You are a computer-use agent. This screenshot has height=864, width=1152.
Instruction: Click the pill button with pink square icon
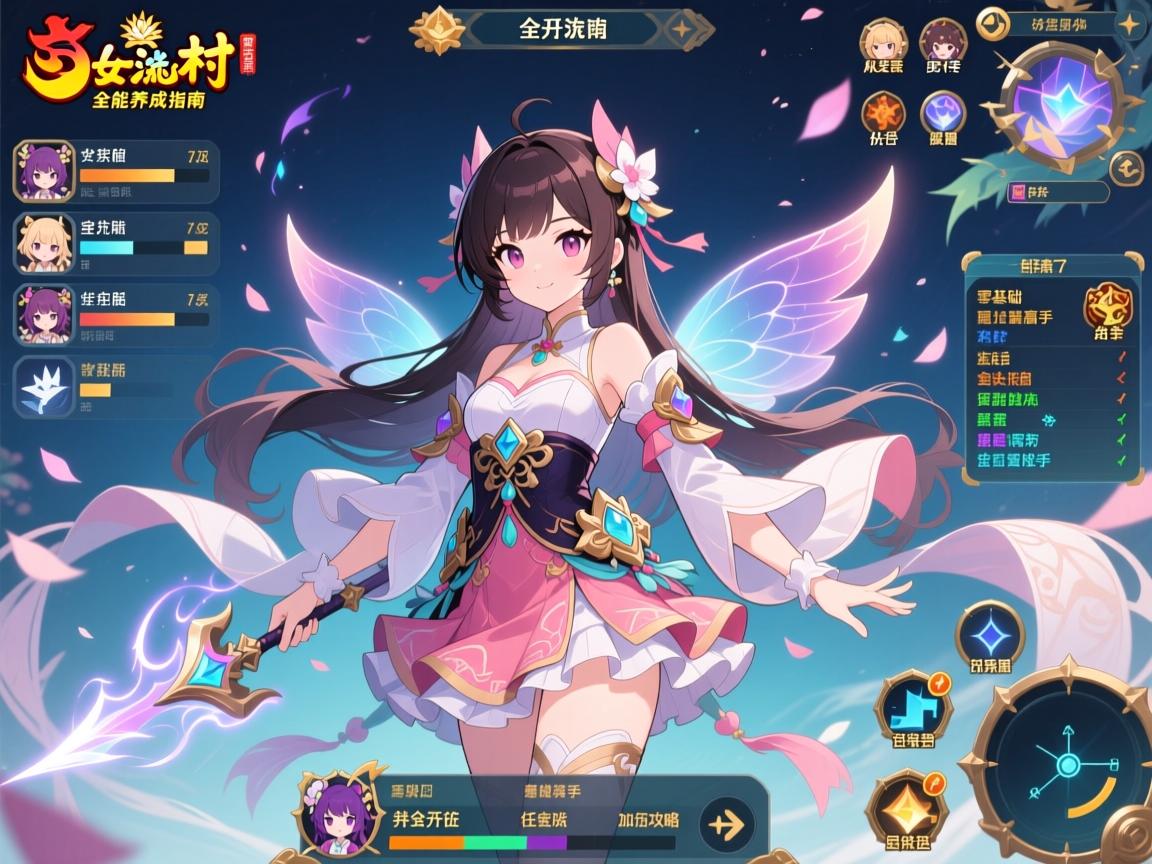(x=1058, y=192)
